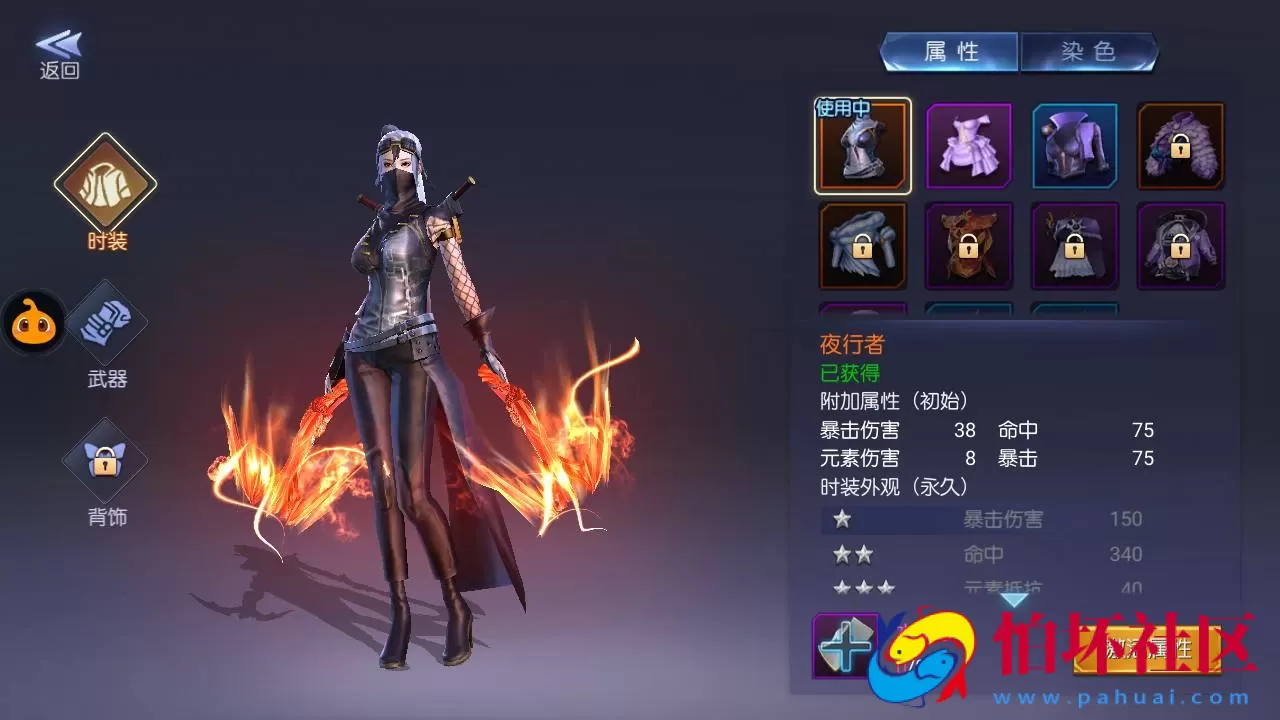Select the purple dress outfit
This screenshot has height=720, width=1280.
pyautogui.click(x=969, y=148)
